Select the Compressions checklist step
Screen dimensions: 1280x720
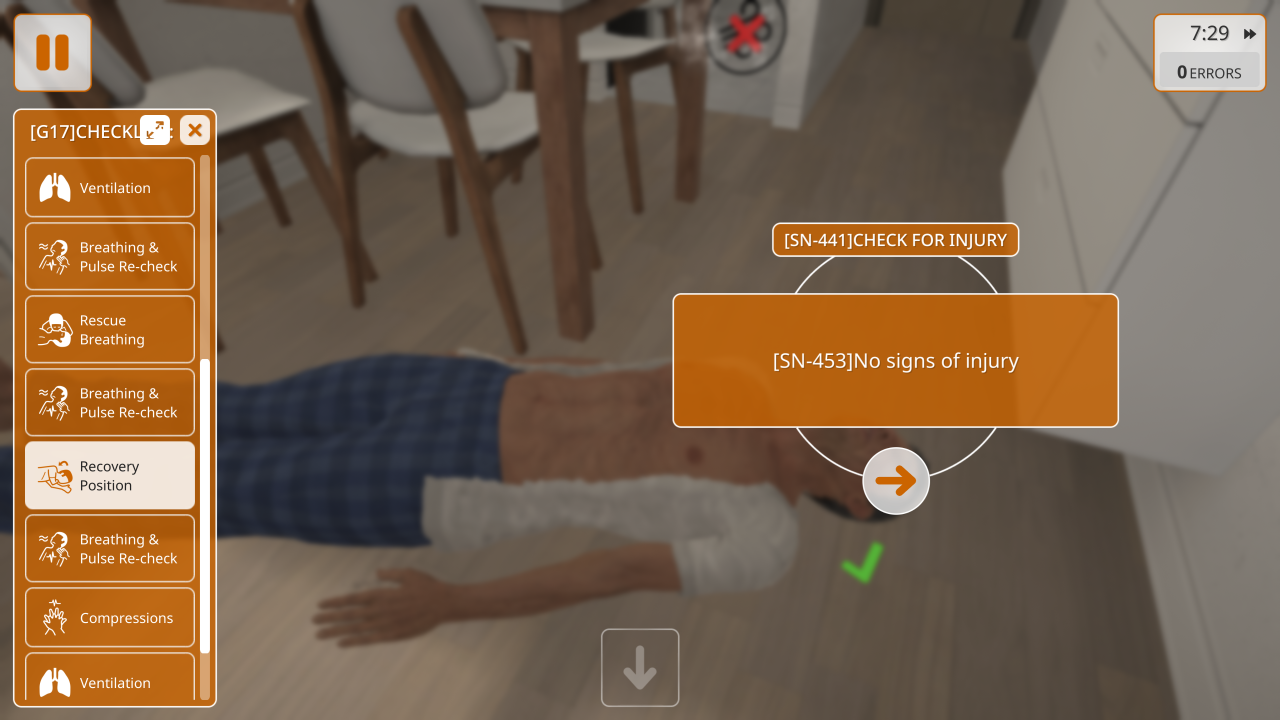pyautogui.click(x=110, y=618)
